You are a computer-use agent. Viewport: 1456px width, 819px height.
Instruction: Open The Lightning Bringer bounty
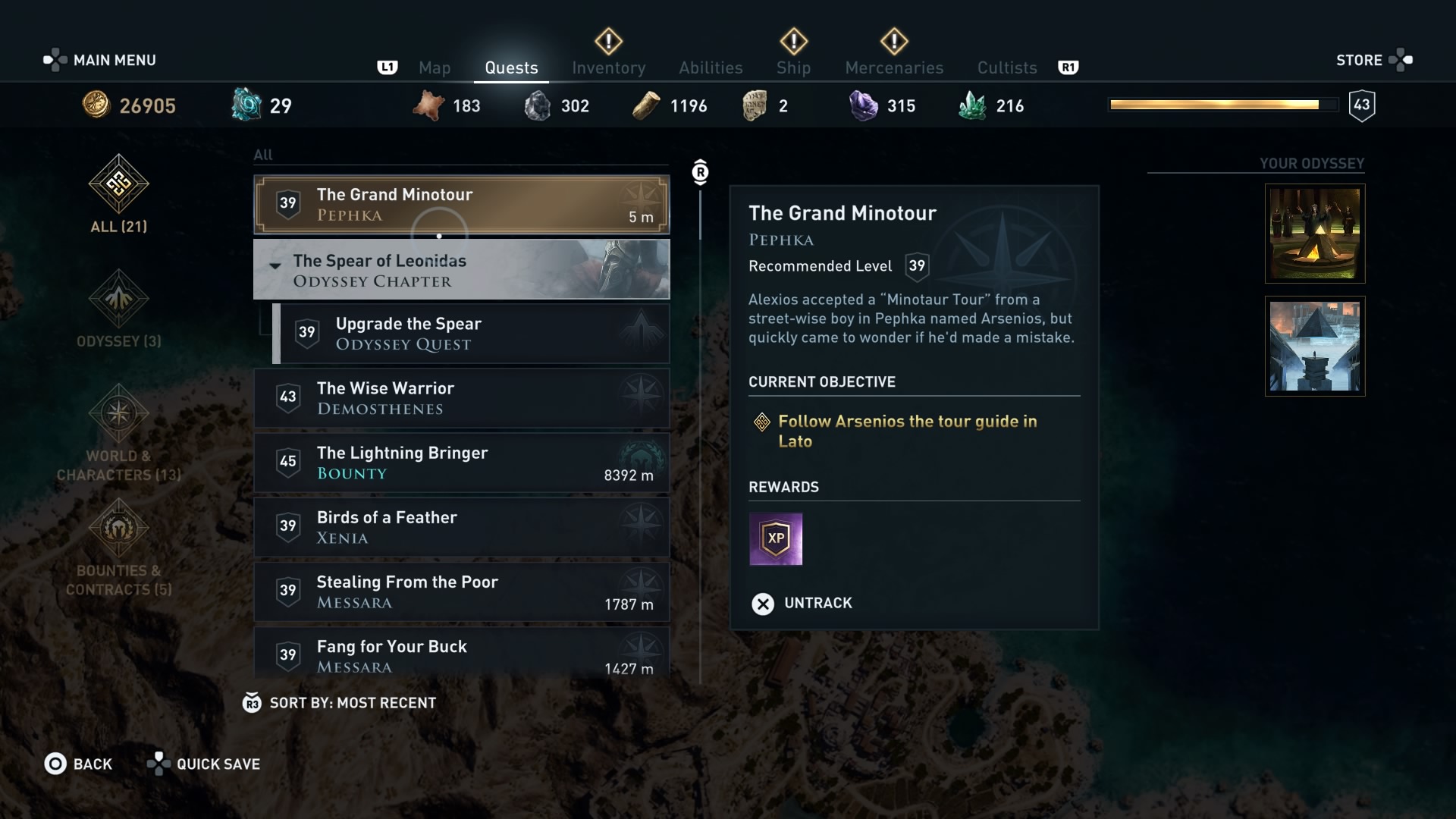click(461, 463)
